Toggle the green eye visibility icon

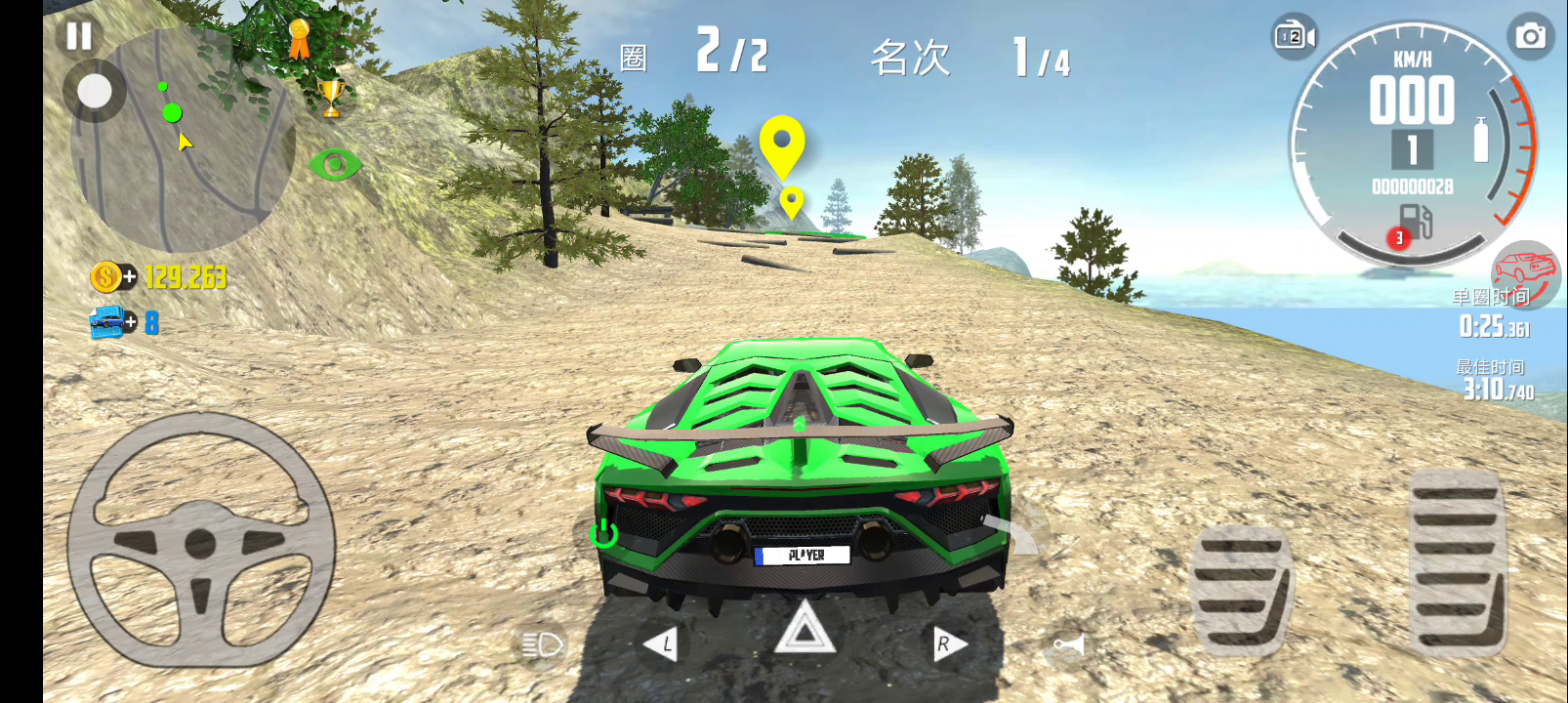(334, 165)
